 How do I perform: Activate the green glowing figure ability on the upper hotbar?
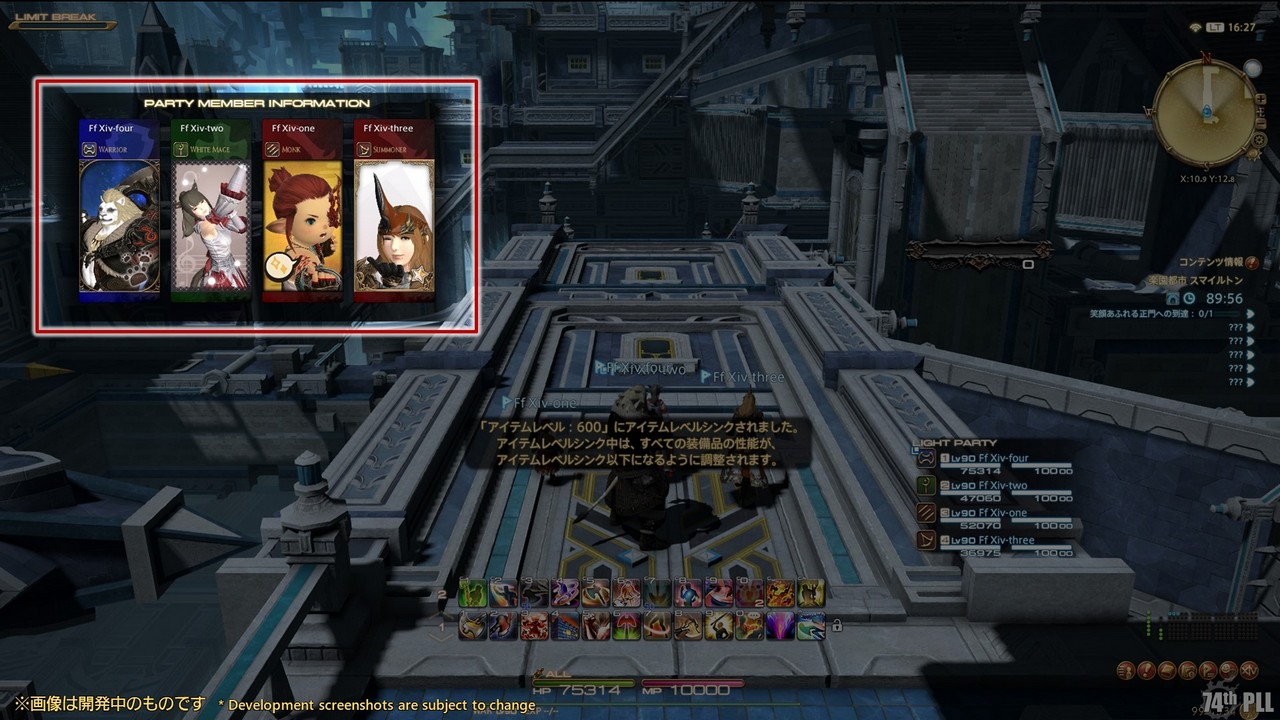tap(473, 593)
